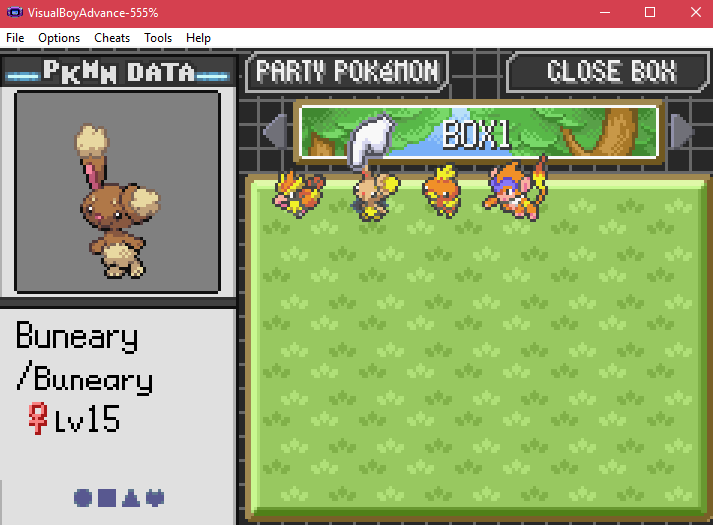Open the Options menu
The width and height of the screenshot is (713, 525).
coord(59,38)
